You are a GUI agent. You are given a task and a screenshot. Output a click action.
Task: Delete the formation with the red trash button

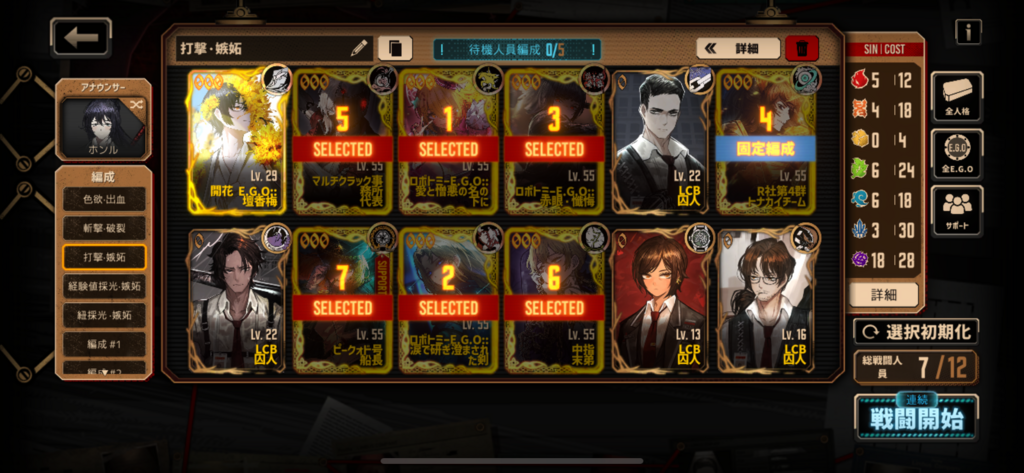801,48
